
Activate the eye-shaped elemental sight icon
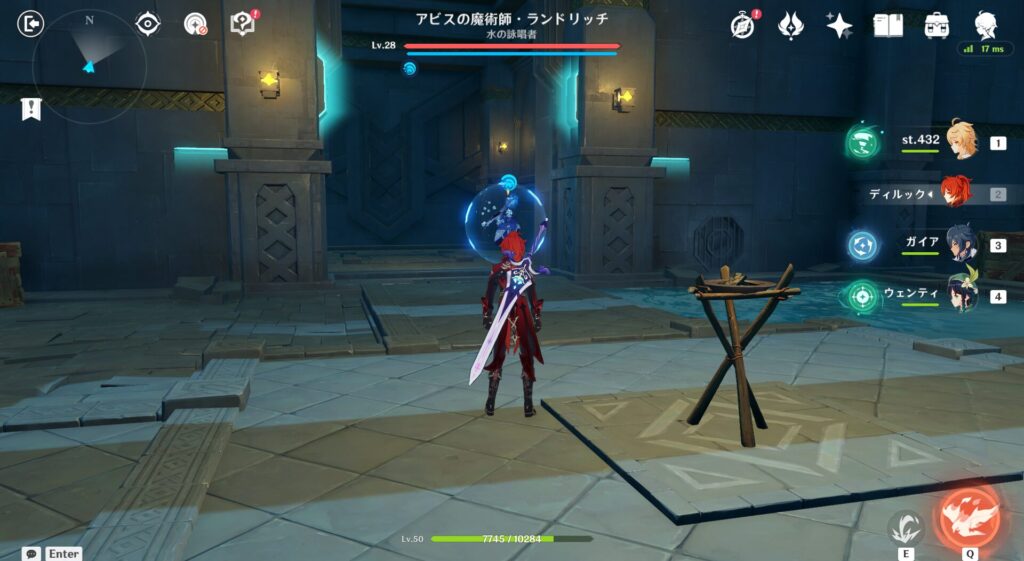(148, 24)
